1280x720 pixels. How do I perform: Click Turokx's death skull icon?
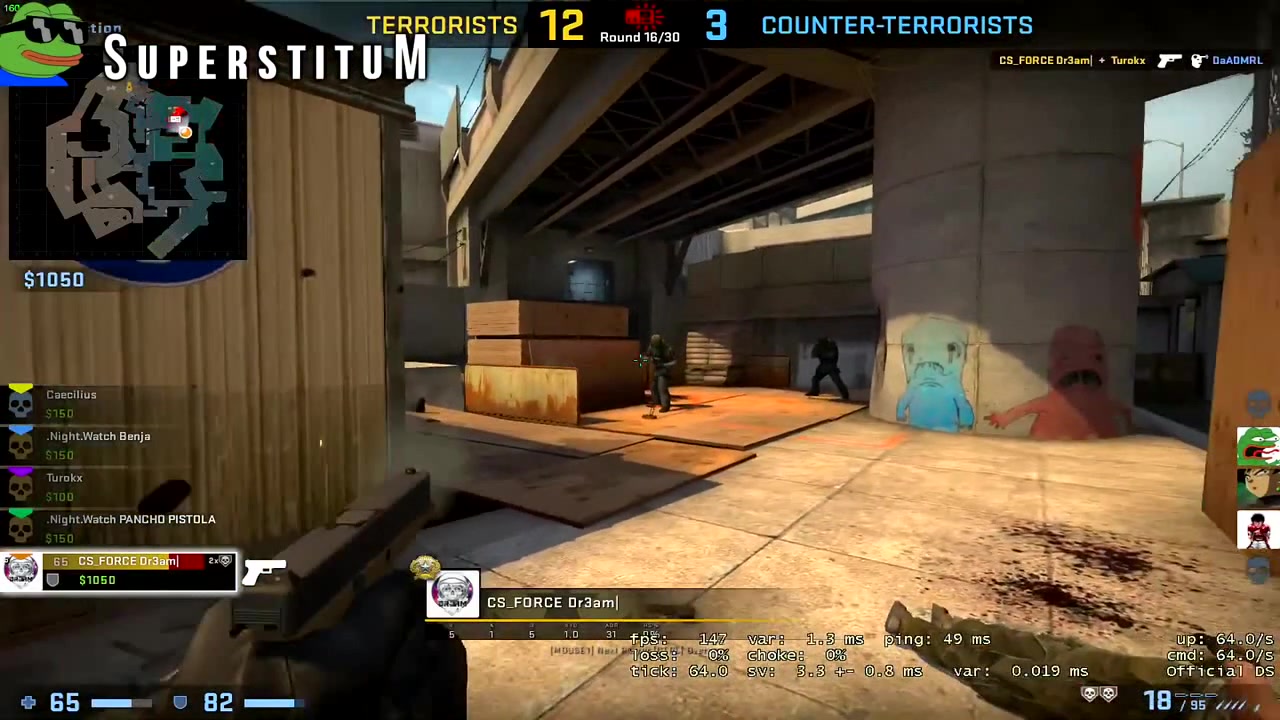click(x=21, y=486)
